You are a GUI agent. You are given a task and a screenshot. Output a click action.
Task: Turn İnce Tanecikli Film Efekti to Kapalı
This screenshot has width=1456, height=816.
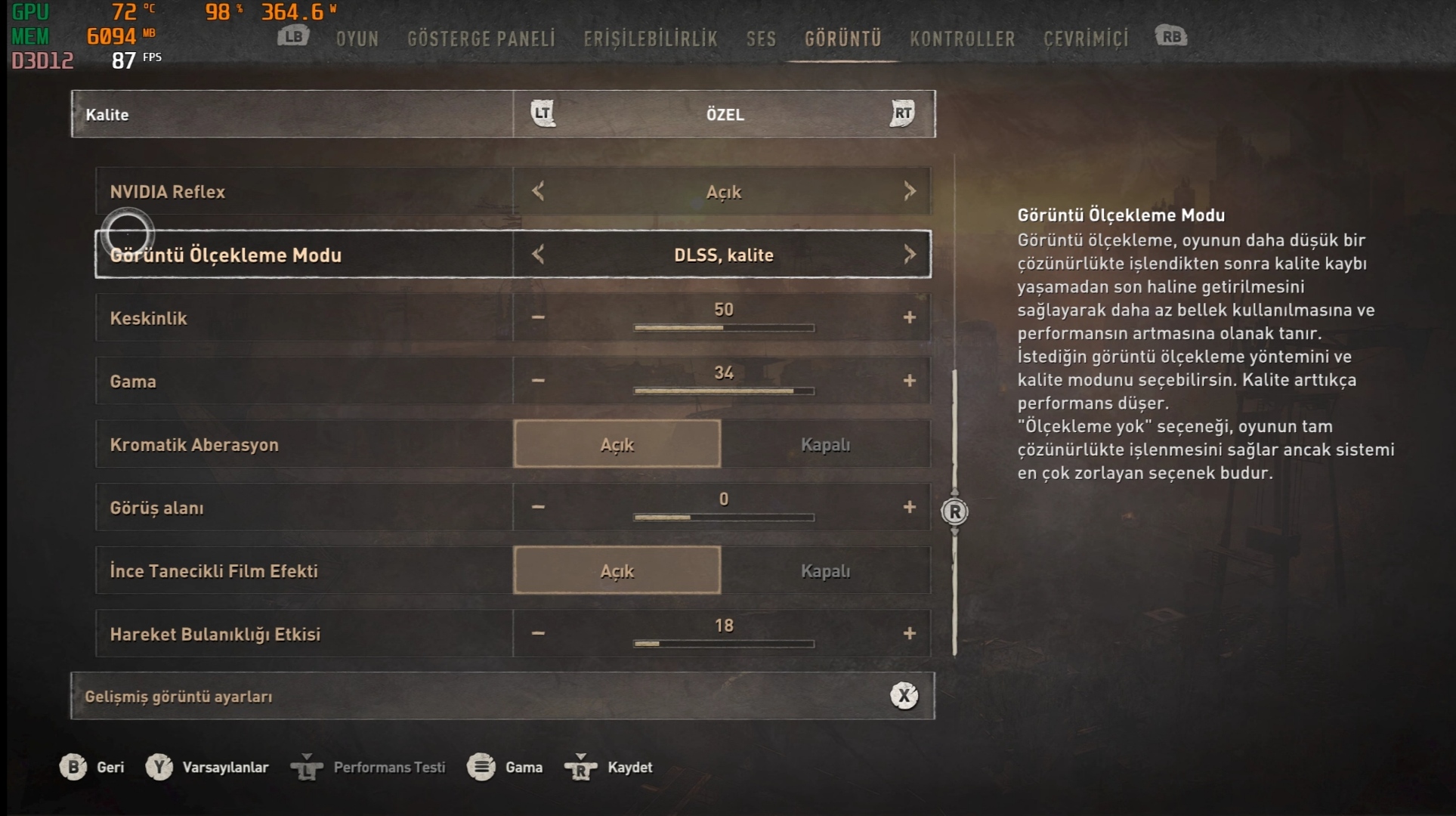[x=825, y=570]
